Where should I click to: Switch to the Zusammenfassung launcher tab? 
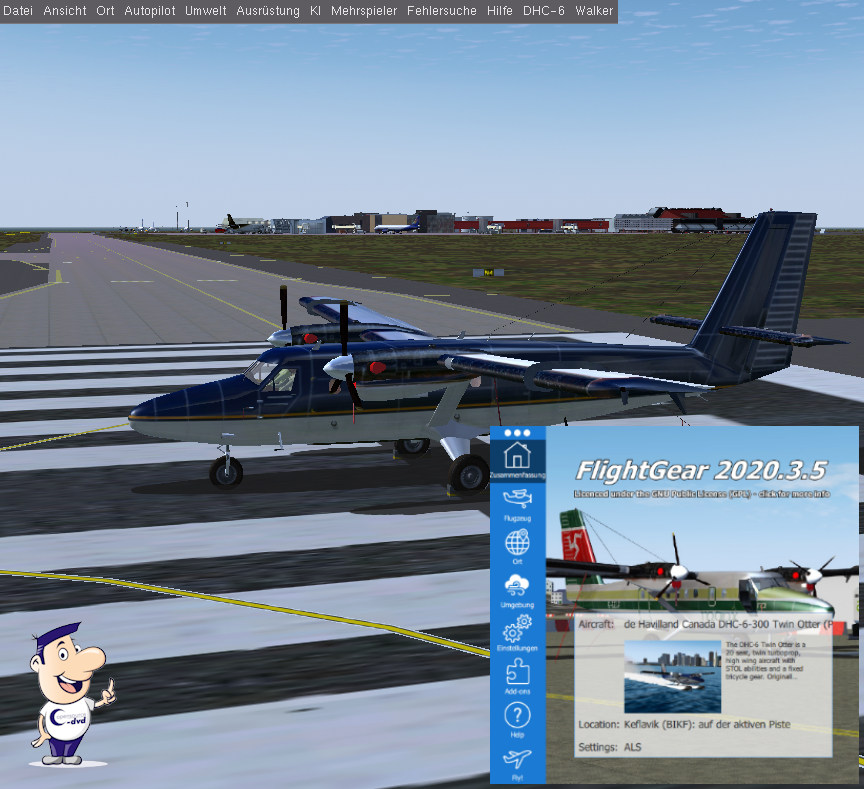click(x=517, y=460)
